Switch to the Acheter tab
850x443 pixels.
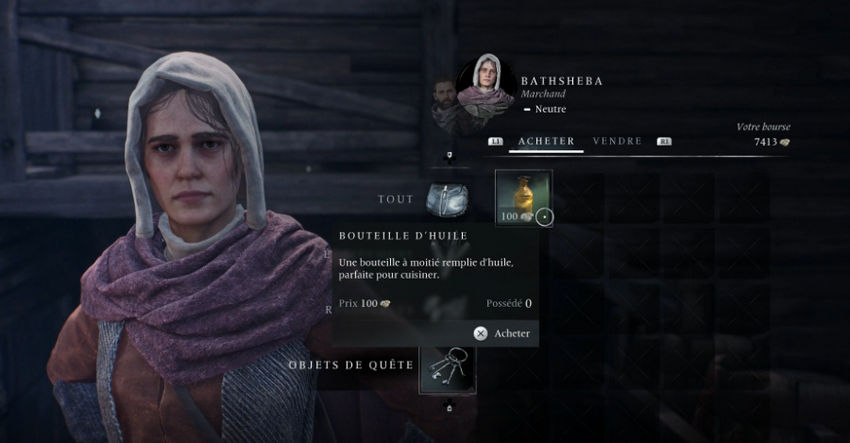pyautogui.click(x=546, y=141)
